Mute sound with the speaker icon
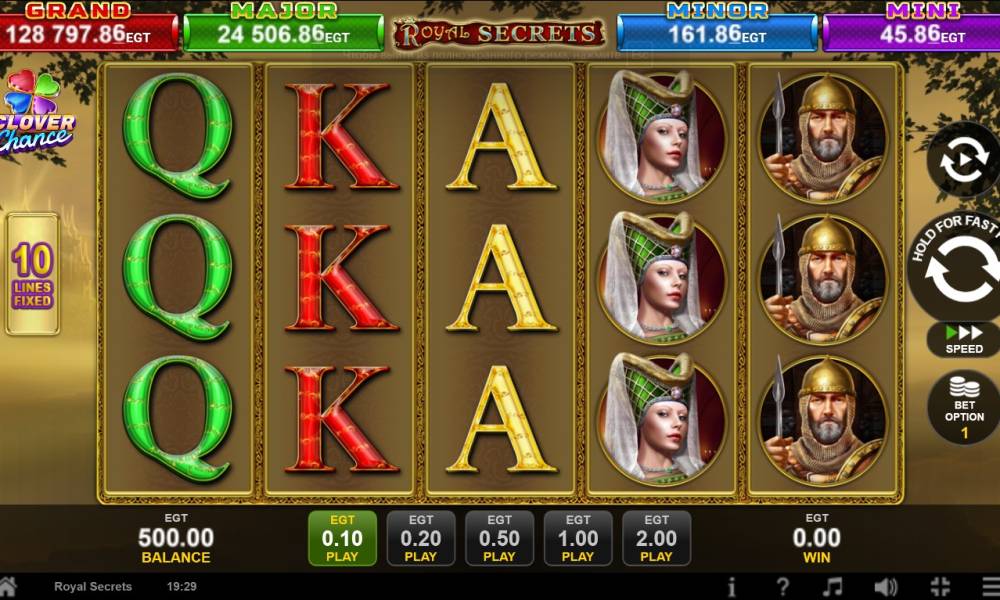This screenshot has height=600, width=1000. click(885, 587)
